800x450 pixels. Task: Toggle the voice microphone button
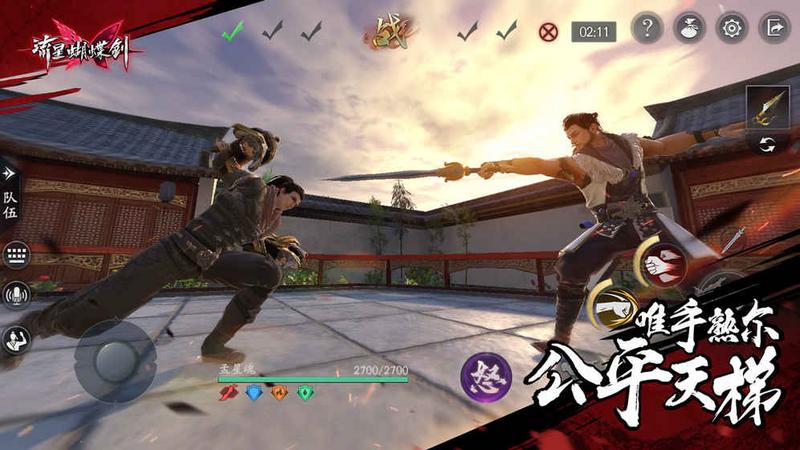coord(16,295)
